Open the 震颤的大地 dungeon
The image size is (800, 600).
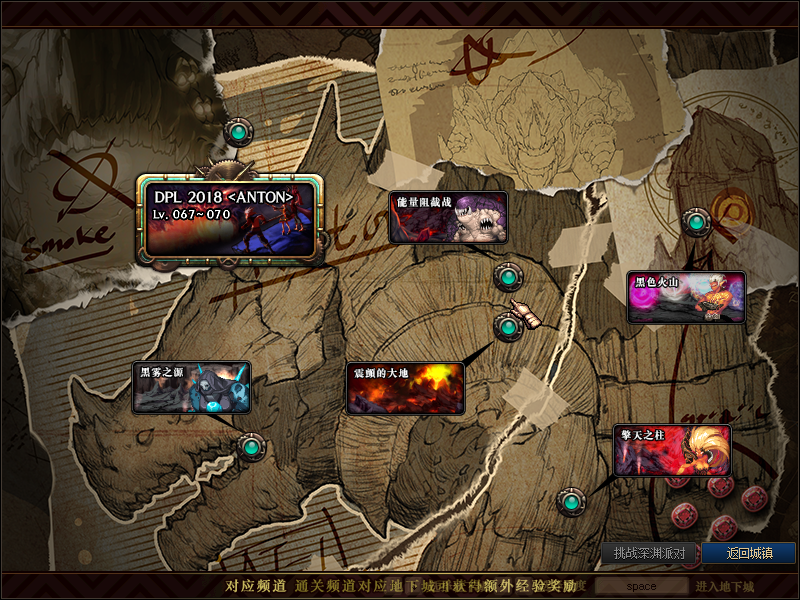coord(405,388)
